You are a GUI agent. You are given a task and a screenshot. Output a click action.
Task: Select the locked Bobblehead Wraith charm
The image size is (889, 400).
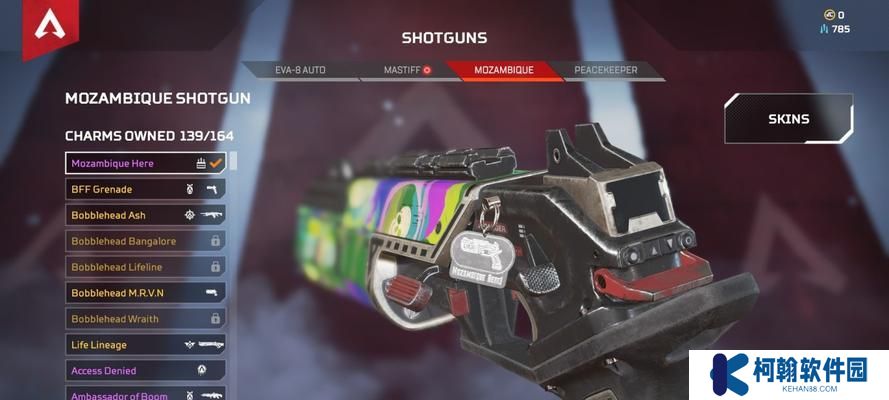point(145,319)
